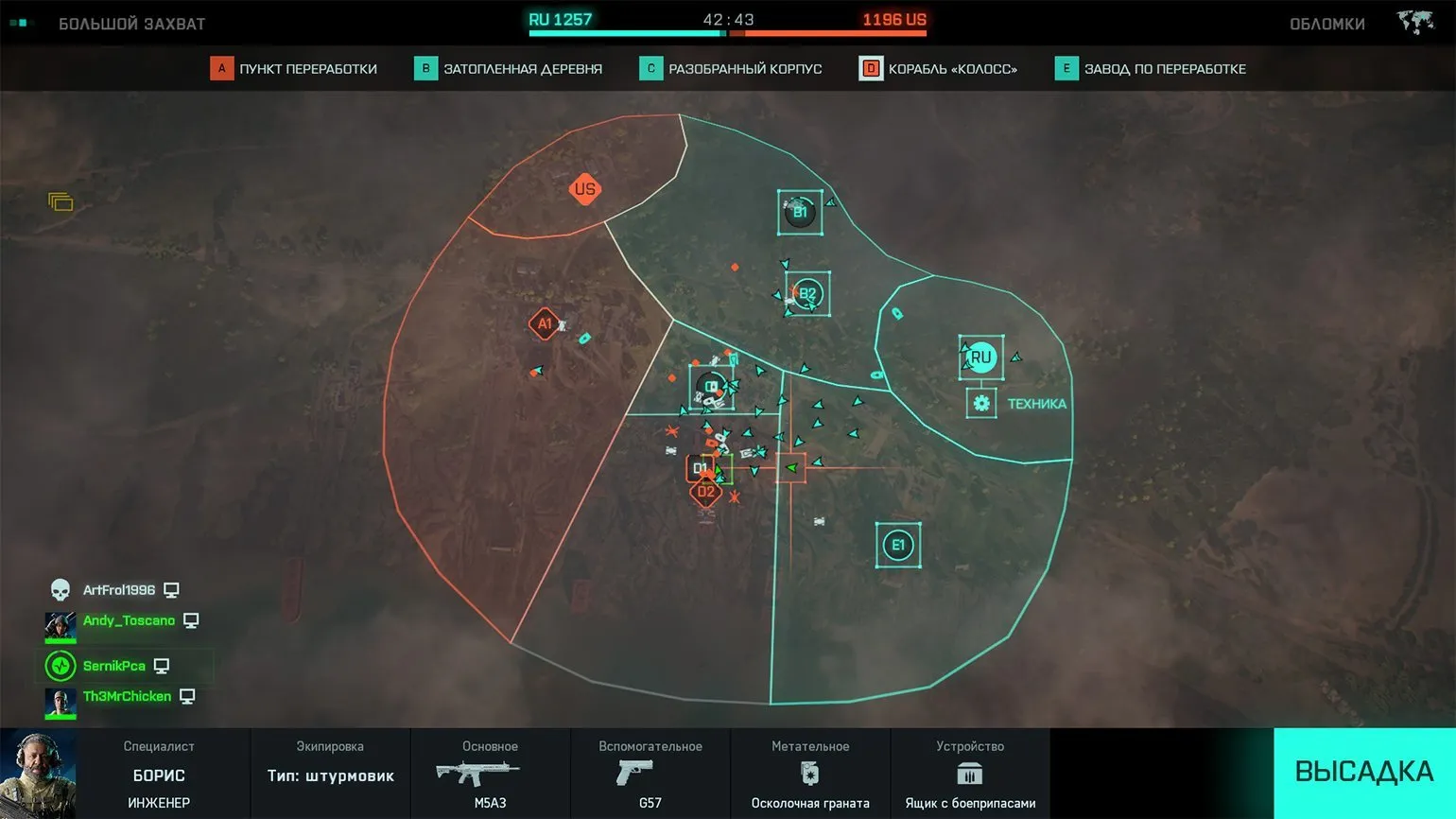
Task: Select the M5A3 primary weapon slot
Action: click(x=490, y=774)
